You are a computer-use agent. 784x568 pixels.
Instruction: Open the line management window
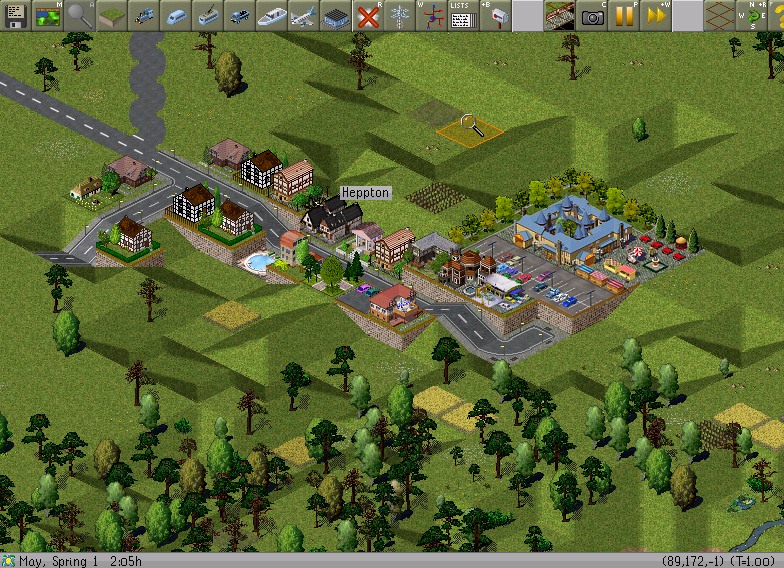pyautogui.click(x=432, y=15)
